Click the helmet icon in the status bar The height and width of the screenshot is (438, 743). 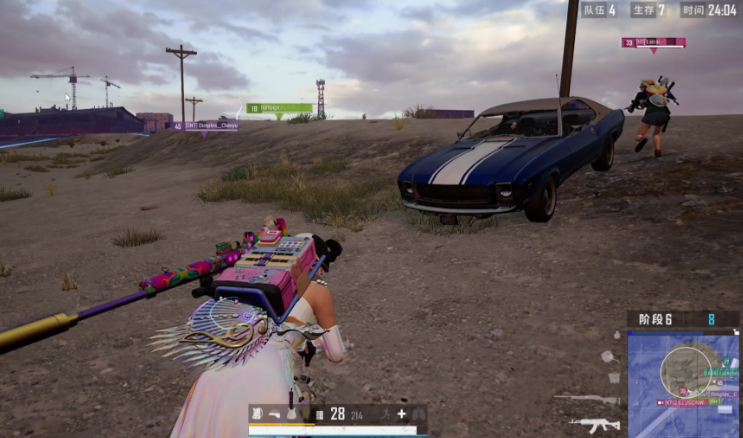274,413
